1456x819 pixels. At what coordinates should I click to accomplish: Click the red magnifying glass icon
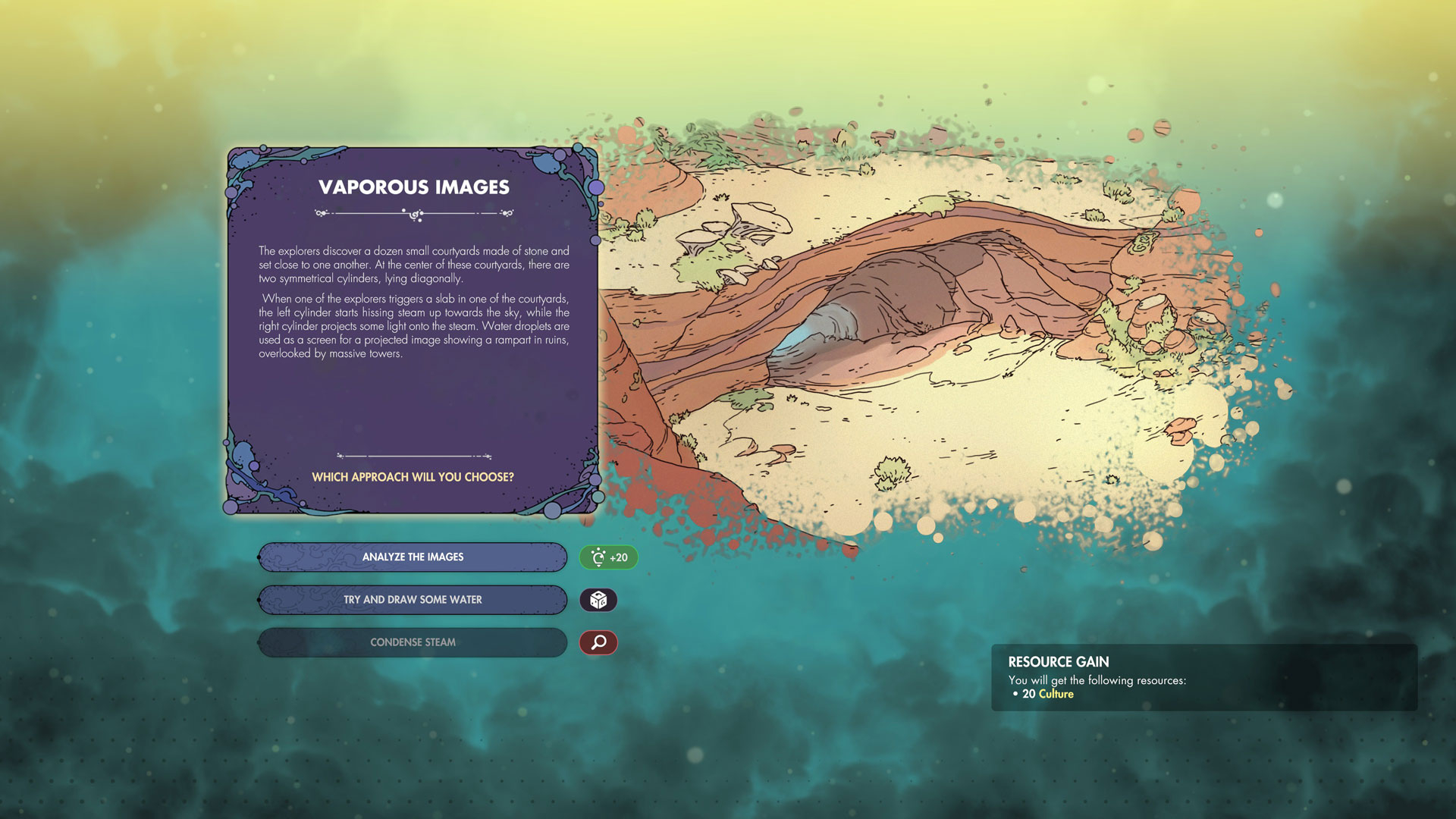(598, 642)
